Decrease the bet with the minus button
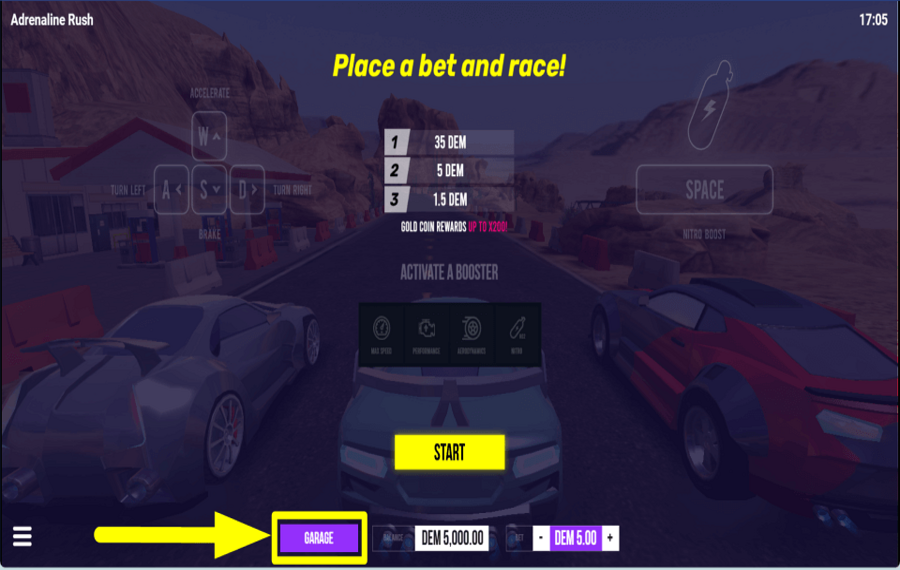Image resolution: width=900 pixels, height=570 pixels. (540, 538)
